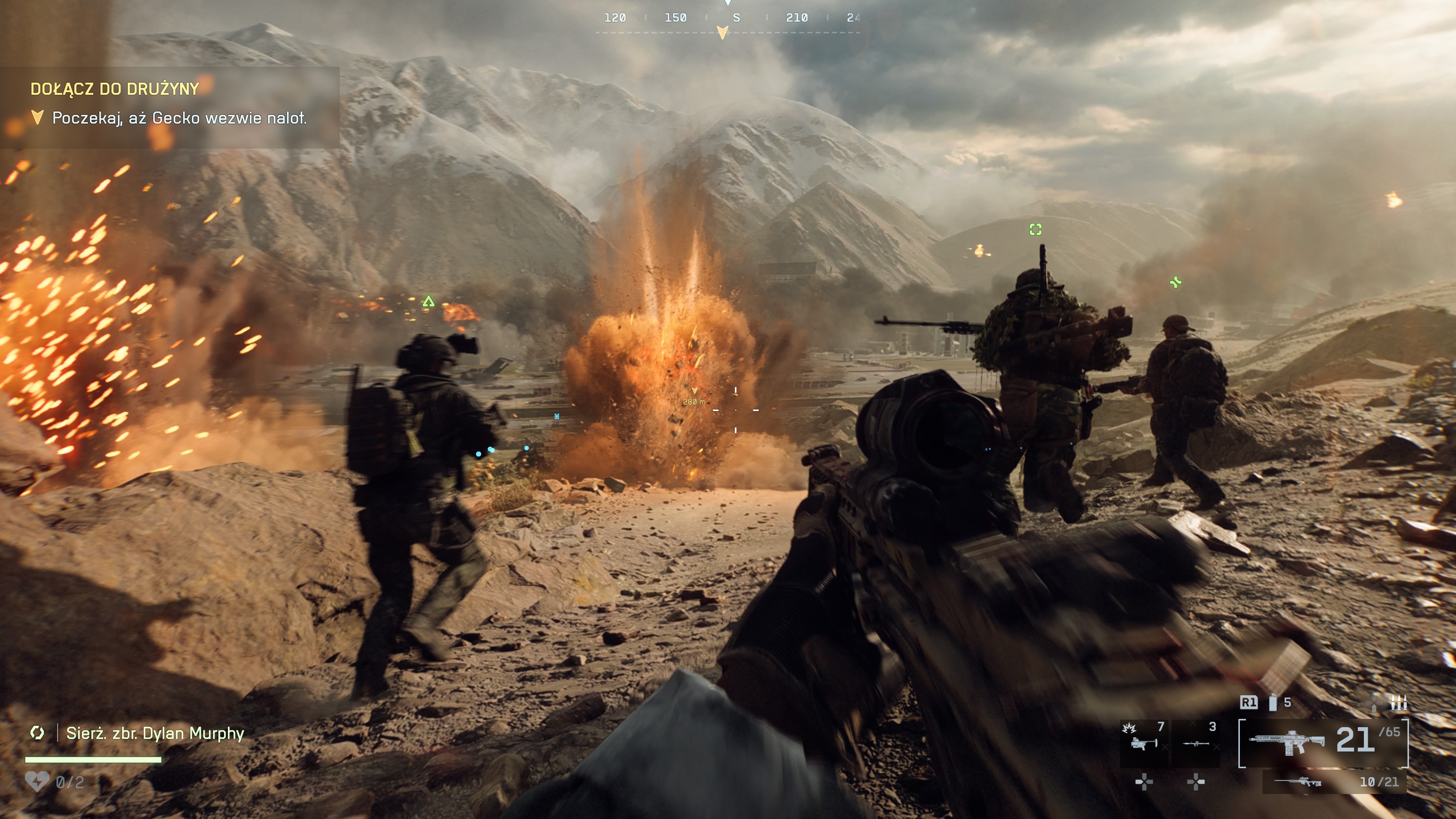1456x819 pixels.
Task: Click the green triangle squadmate marker
Action: click(428, 301)
